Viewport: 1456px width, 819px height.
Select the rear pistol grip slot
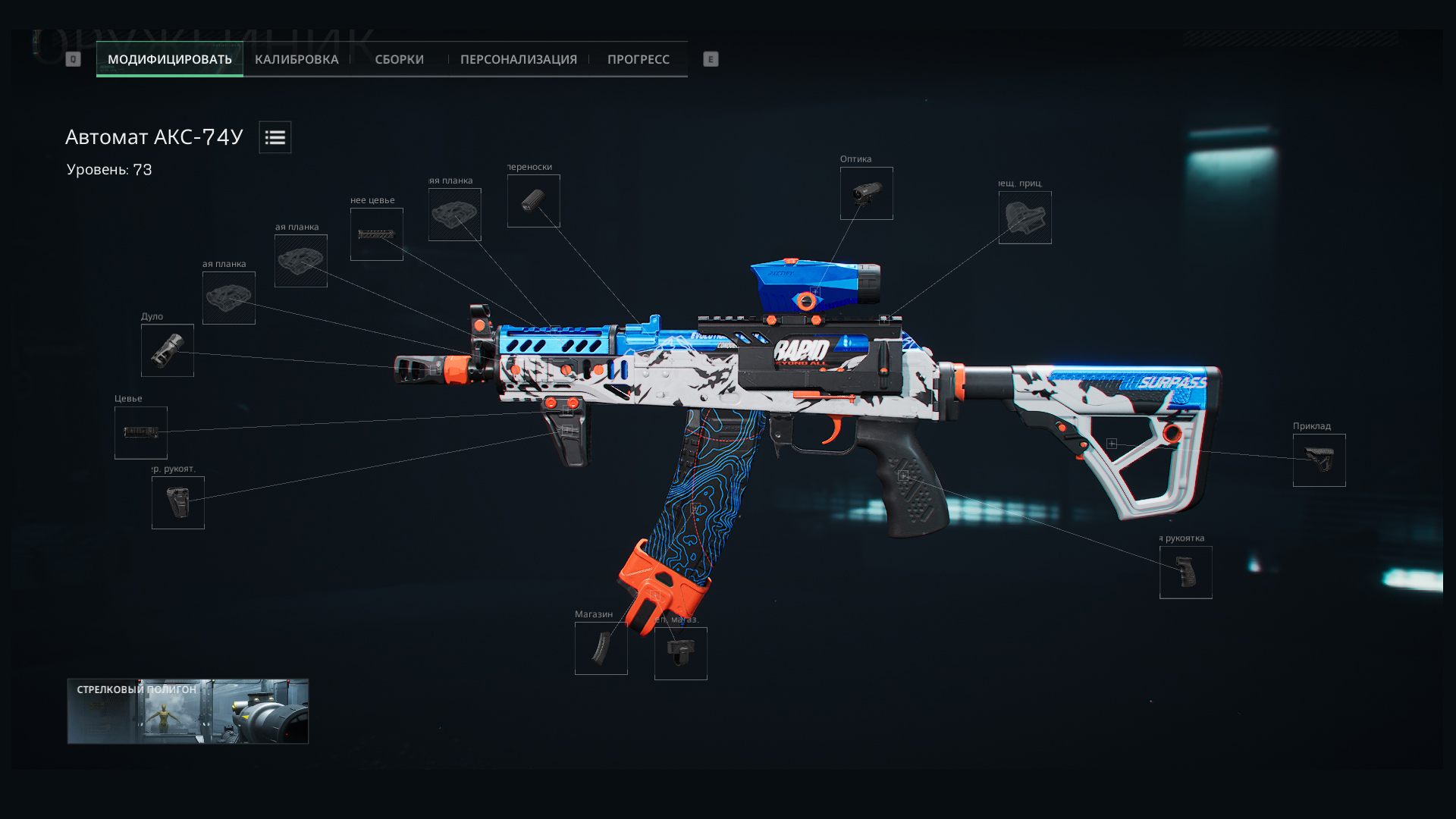(x=1185, y=573)
